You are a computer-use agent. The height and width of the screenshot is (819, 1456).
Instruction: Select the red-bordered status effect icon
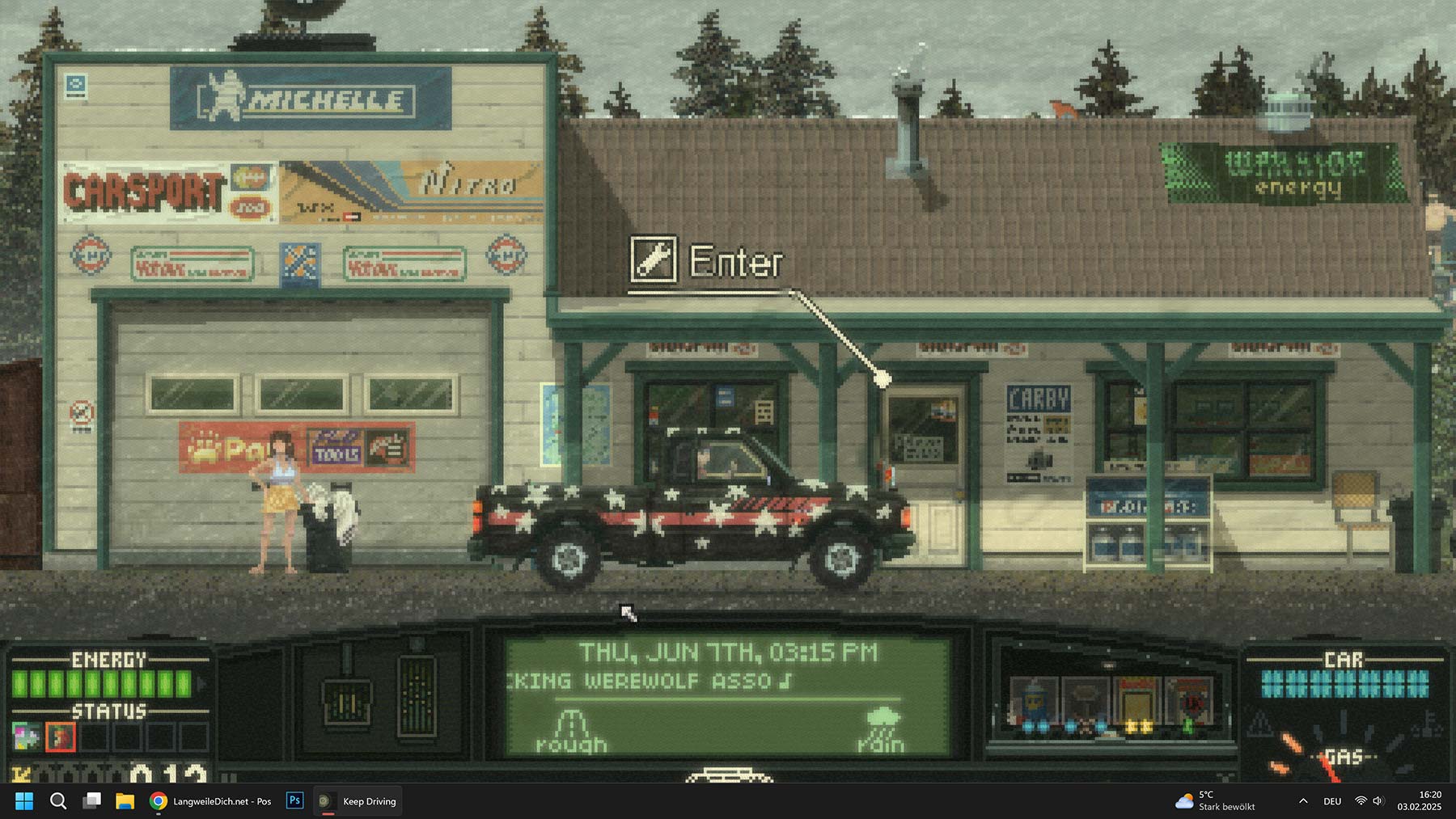[61, 737]
